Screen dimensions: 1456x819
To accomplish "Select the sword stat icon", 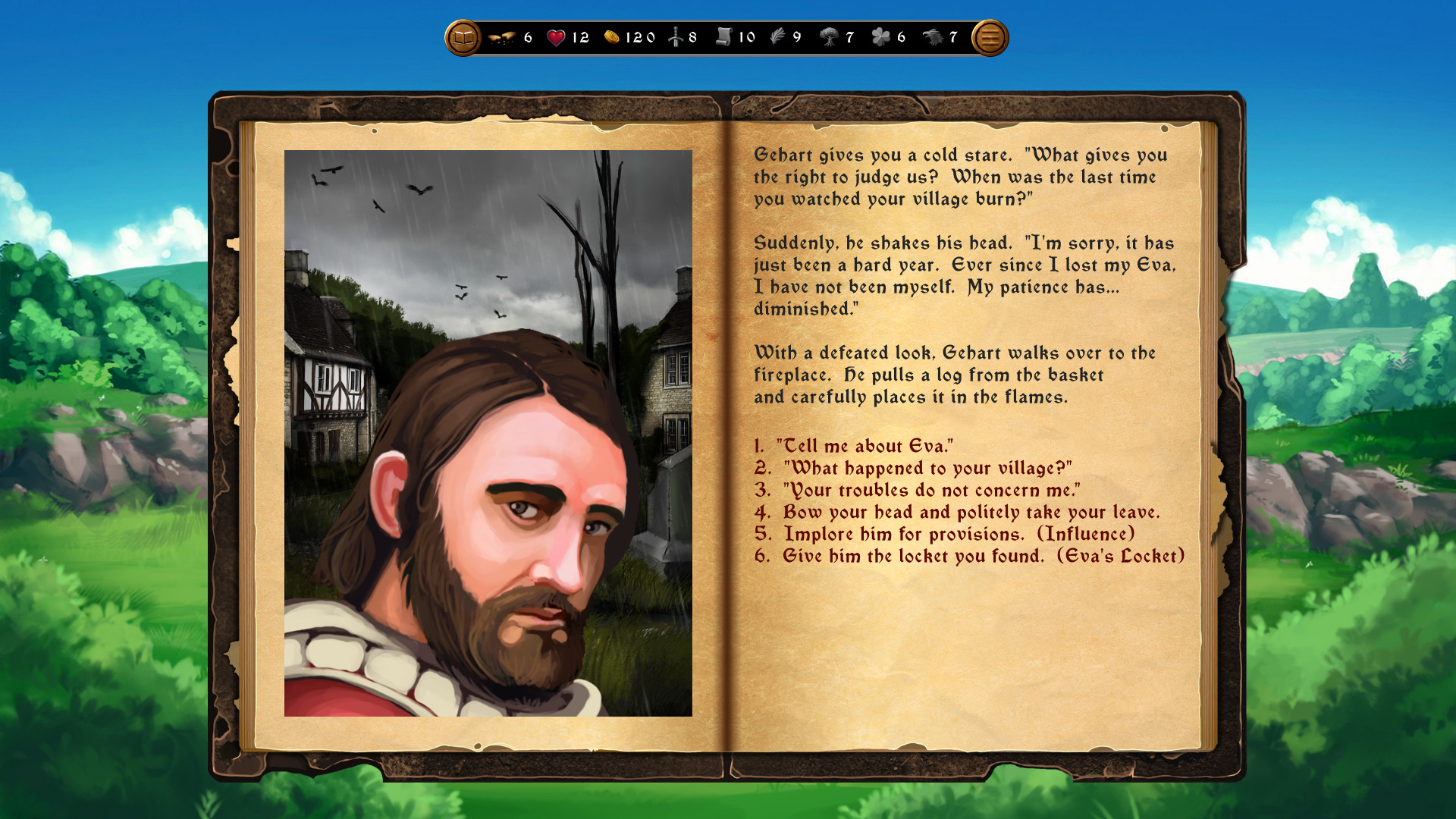I will click(x=674, y=36).
